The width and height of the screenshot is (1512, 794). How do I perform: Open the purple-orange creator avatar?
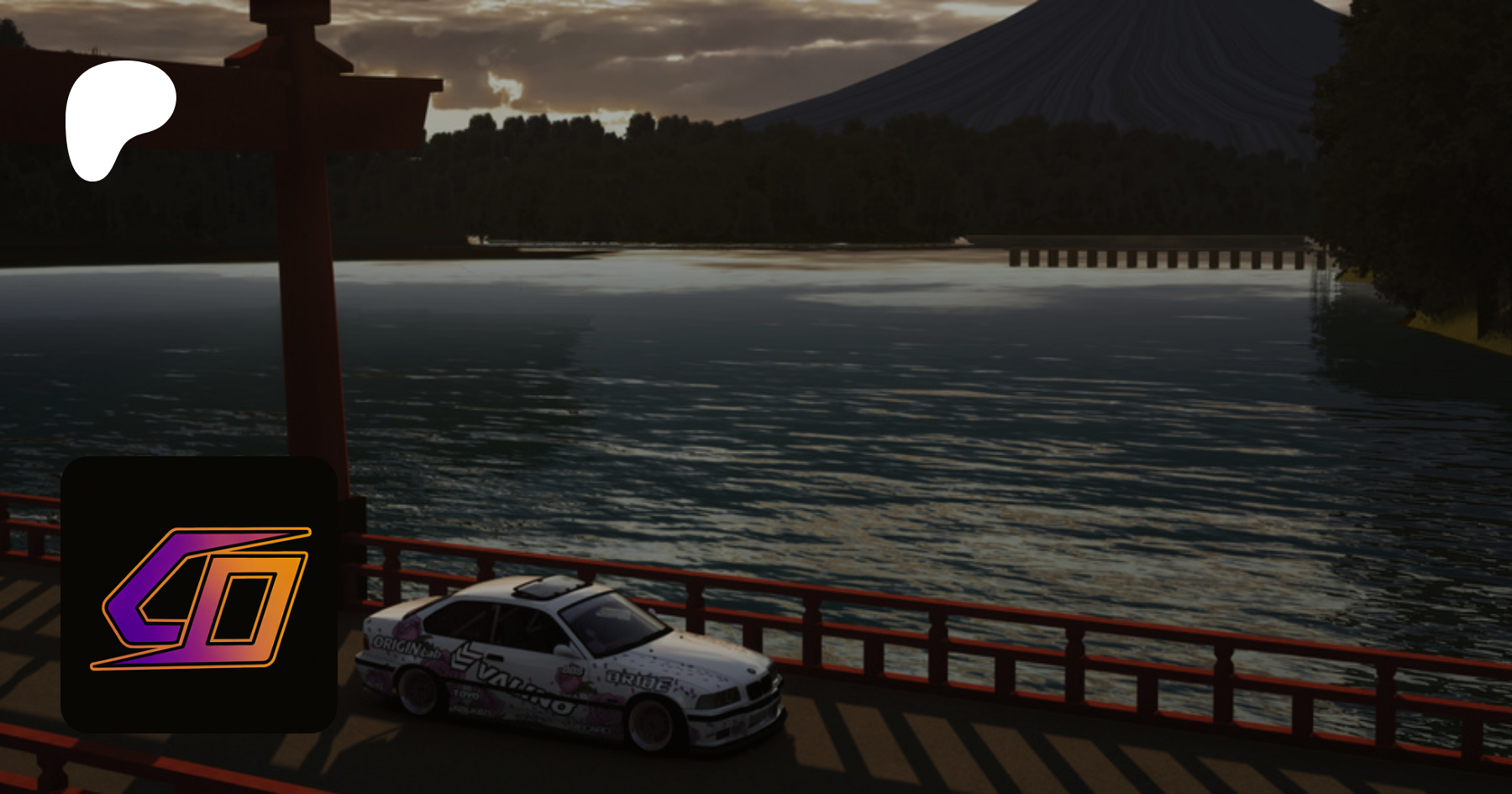pyautogui.click(x=199, y=595)
